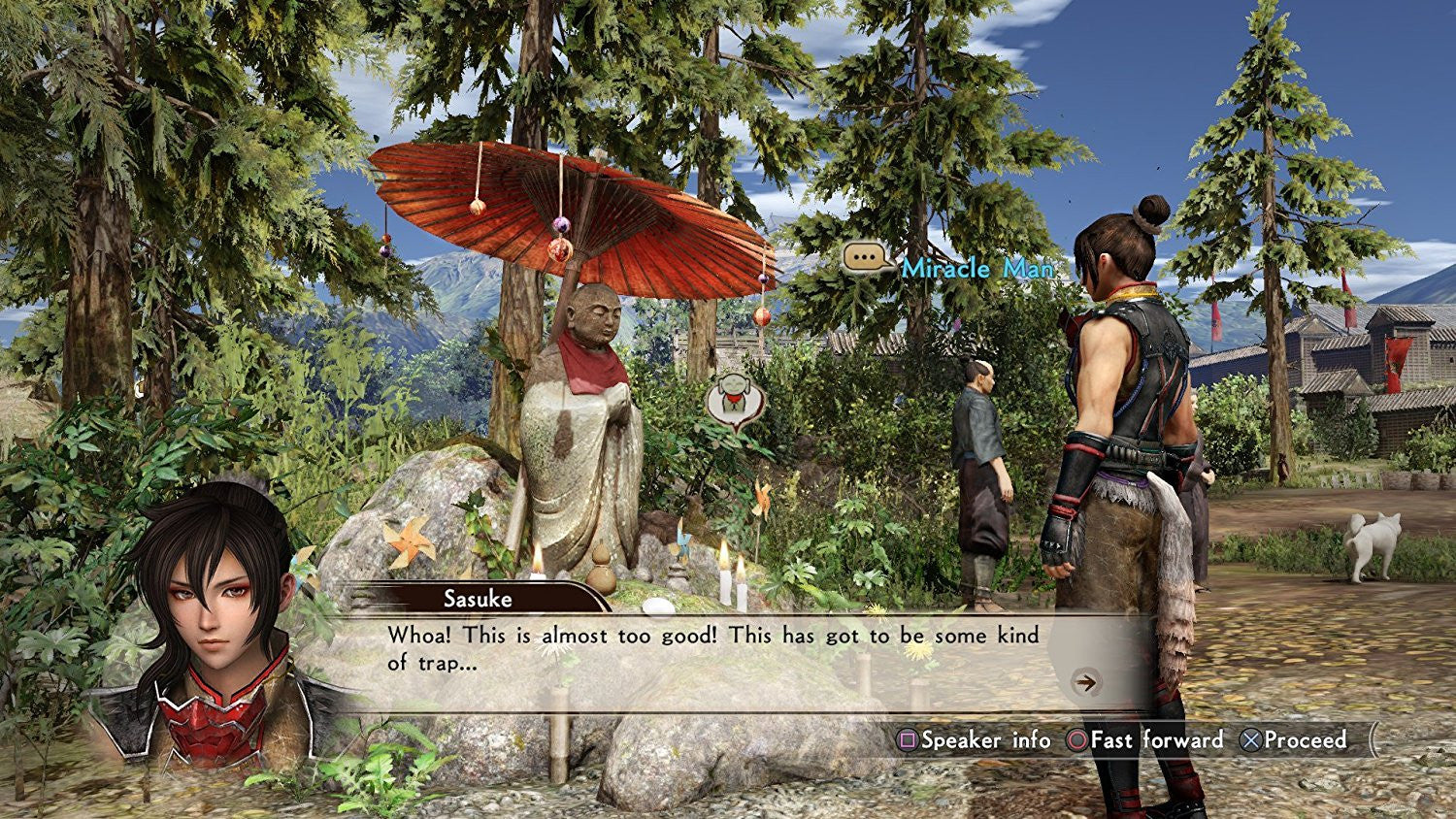
Task: Select the Miracle Man speech bubble icon
Action: 866,258
